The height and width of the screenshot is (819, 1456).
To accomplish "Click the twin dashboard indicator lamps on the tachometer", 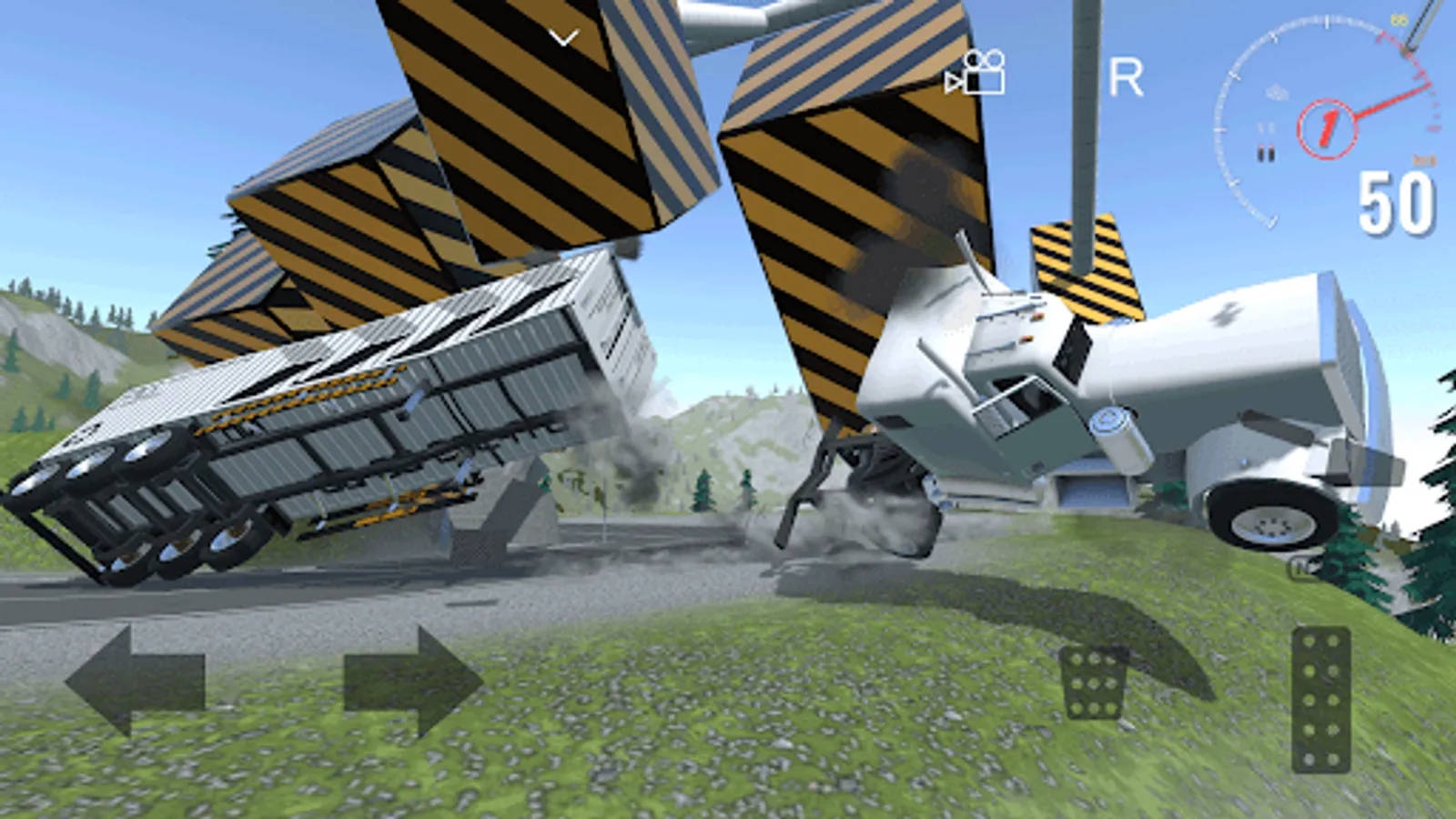I will 1266,151.
